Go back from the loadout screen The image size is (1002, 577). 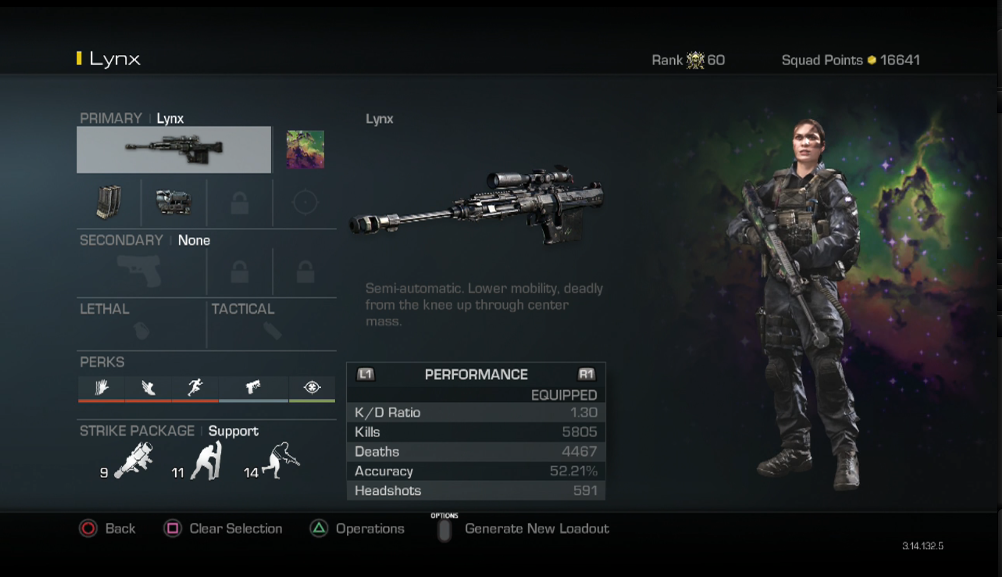107,528
